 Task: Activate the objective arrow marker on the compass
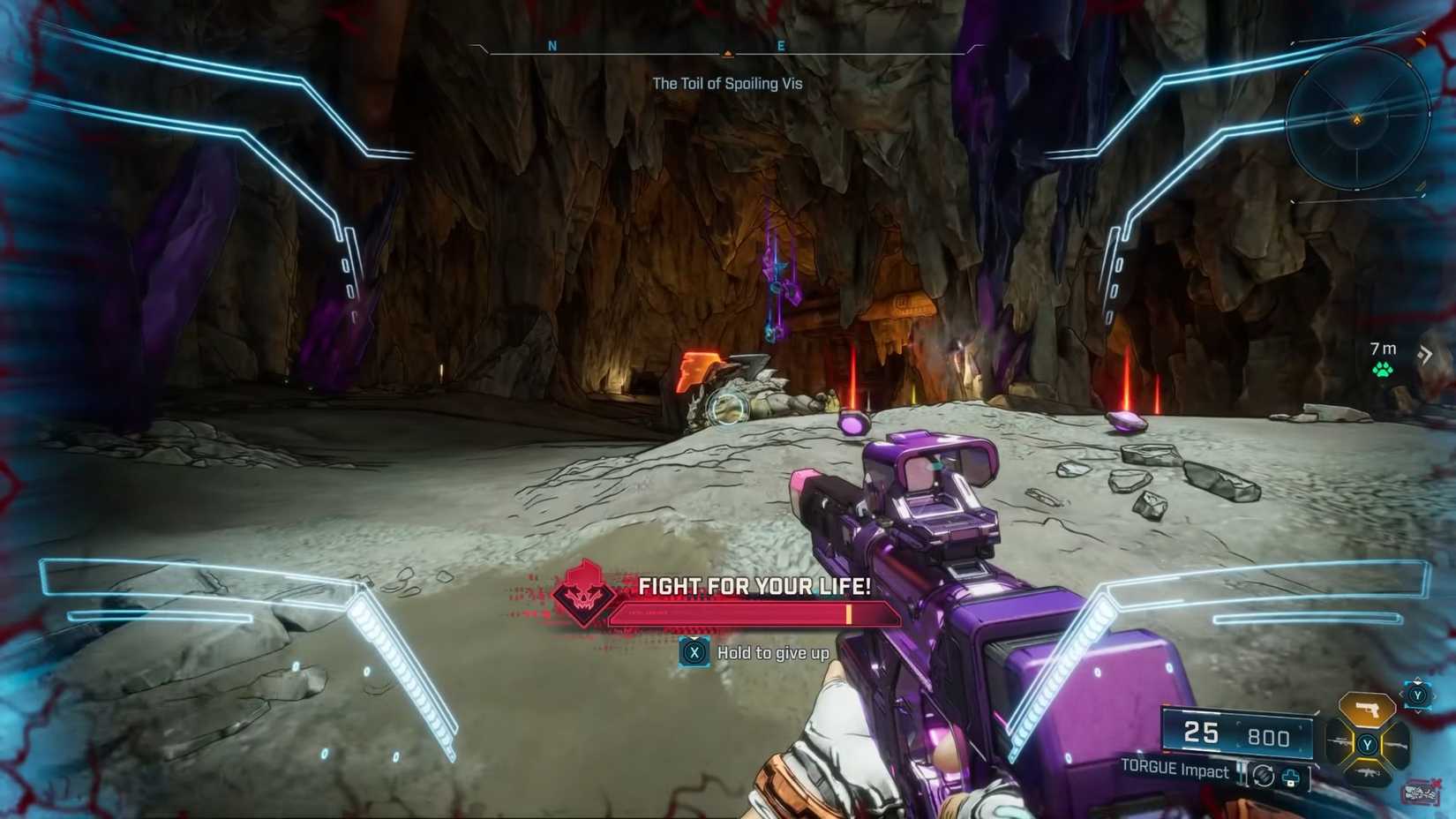pyautogui.click(x=727, y=53)
